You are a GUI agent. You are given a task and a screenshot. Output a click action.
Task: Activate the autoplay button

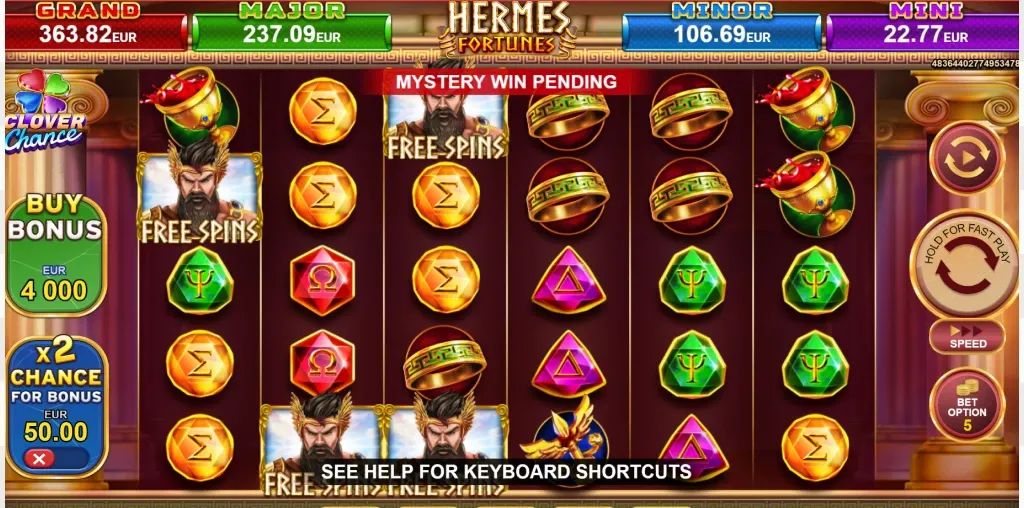pos(966,158)
